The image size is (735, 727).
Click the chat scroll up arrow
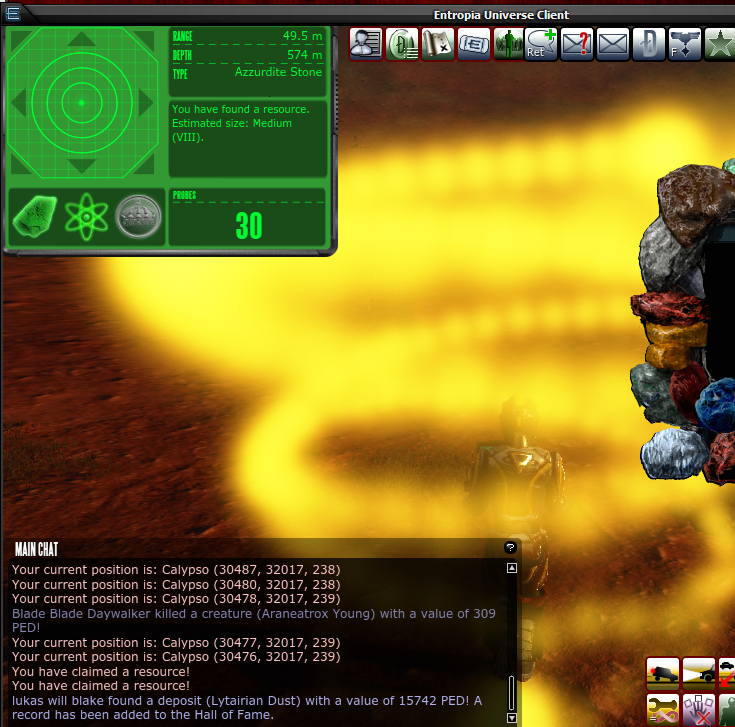[x=512, y=568]
